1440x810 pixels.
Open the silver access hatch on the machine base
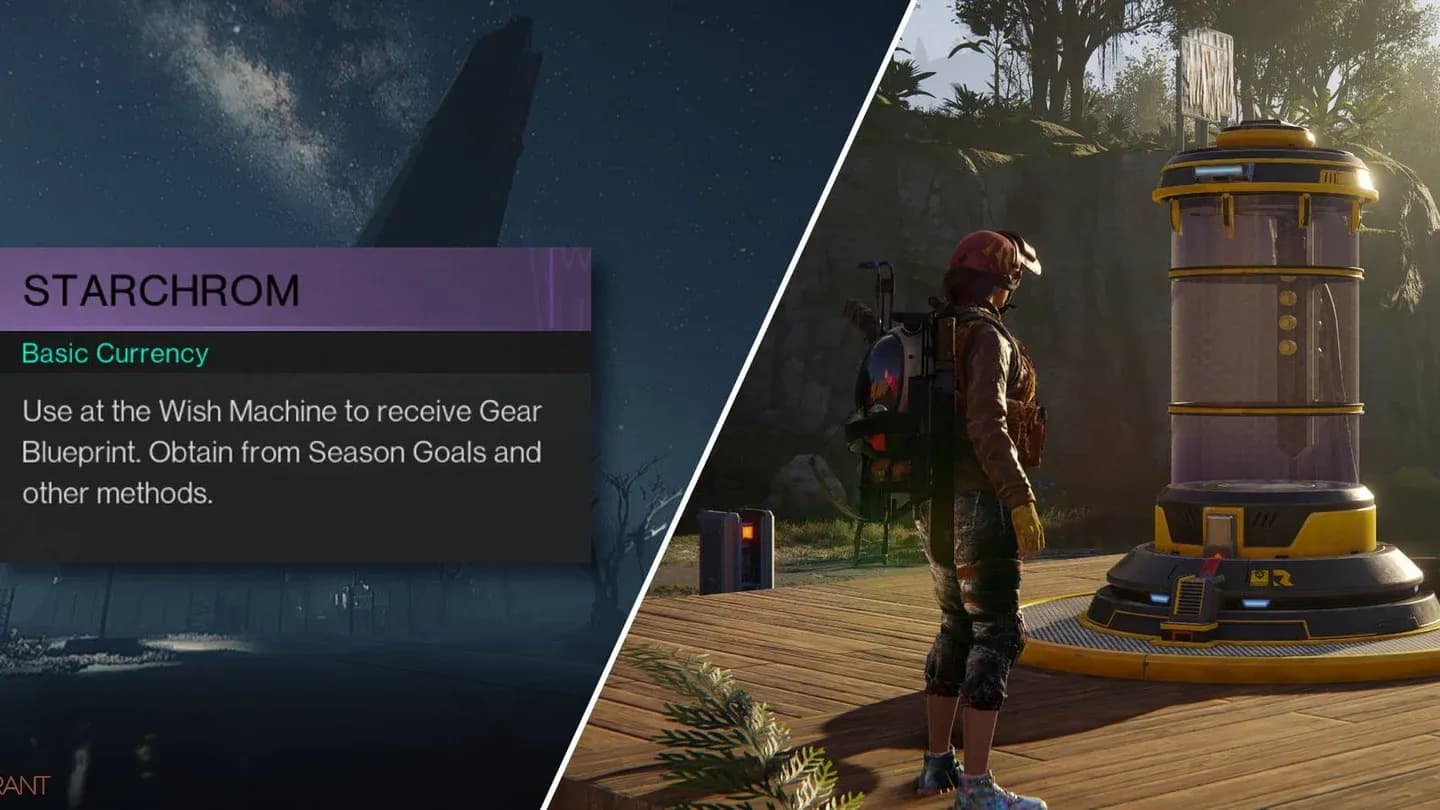click(x=1219, y=528)
